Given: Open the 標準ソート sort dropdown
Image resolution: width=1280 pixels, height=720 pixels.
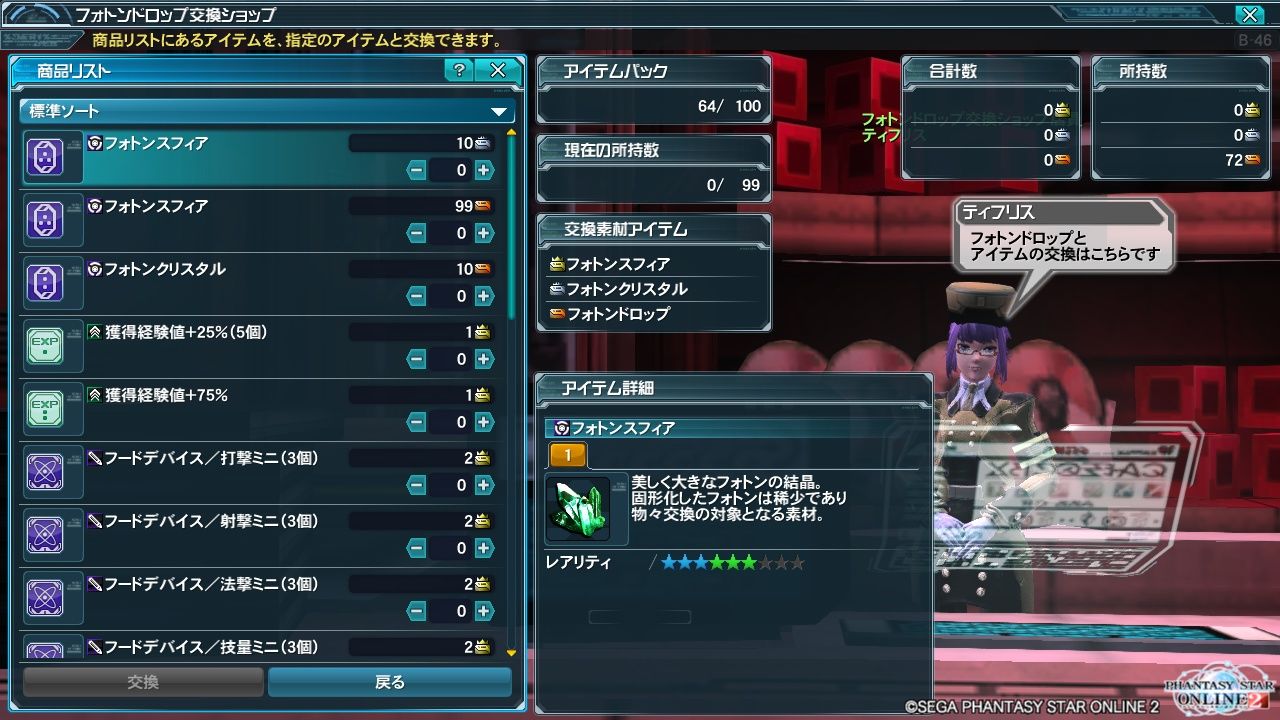Looking at the screenshot, I should 267,111.
